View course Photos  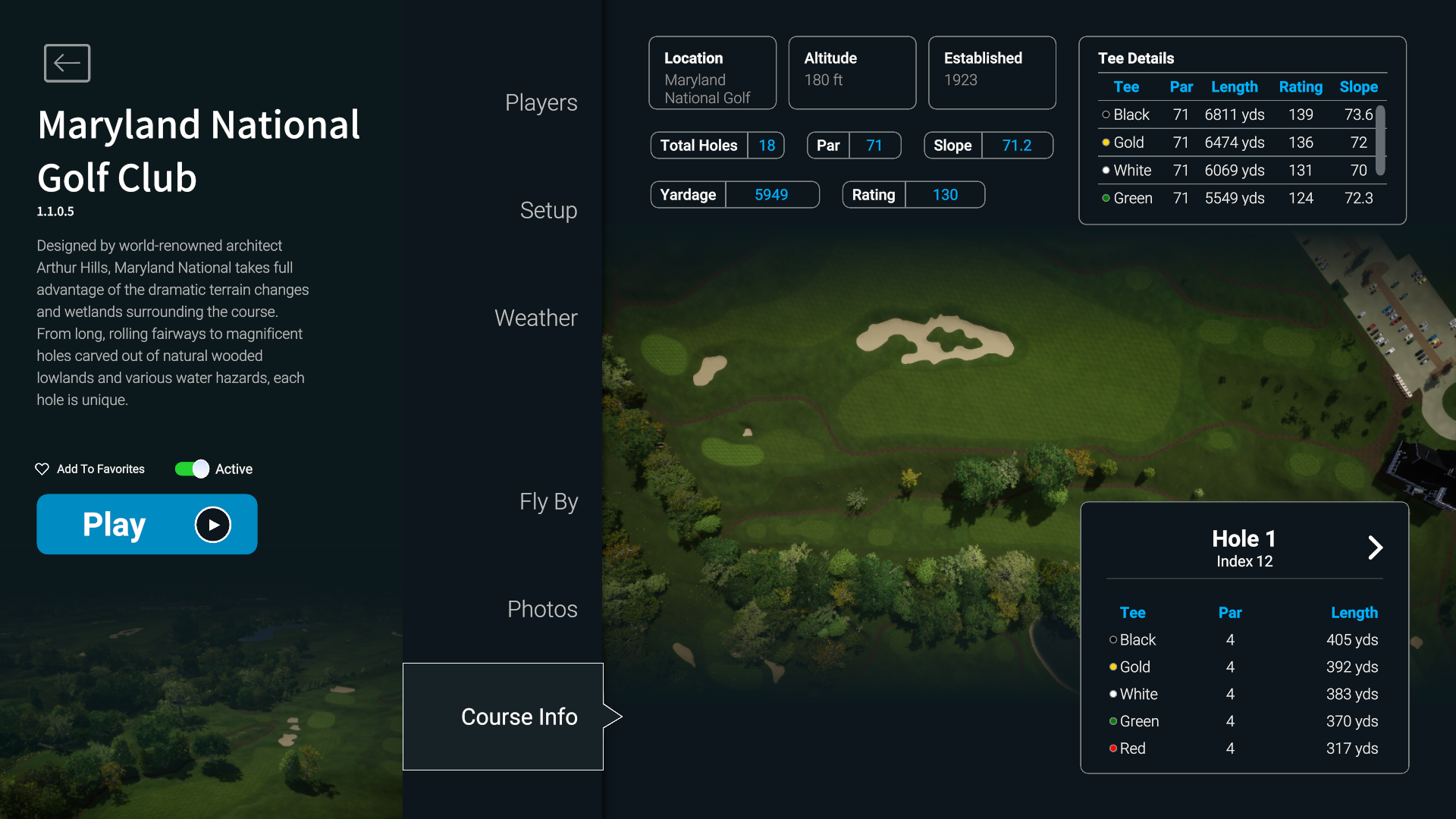coord(542,610)
